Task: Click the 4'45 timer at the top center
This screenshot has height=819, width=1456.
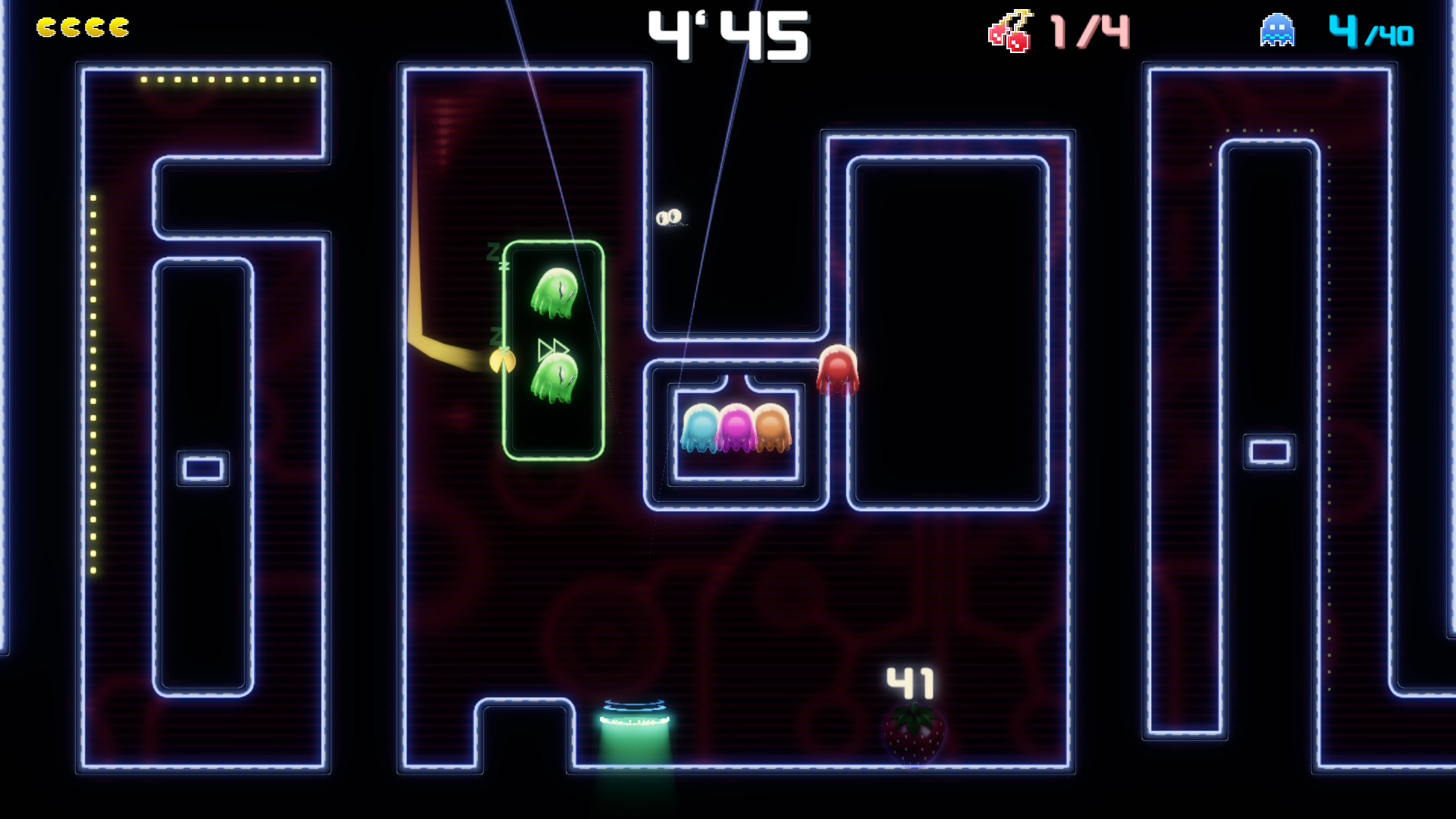Action: [x=728, y=34]
